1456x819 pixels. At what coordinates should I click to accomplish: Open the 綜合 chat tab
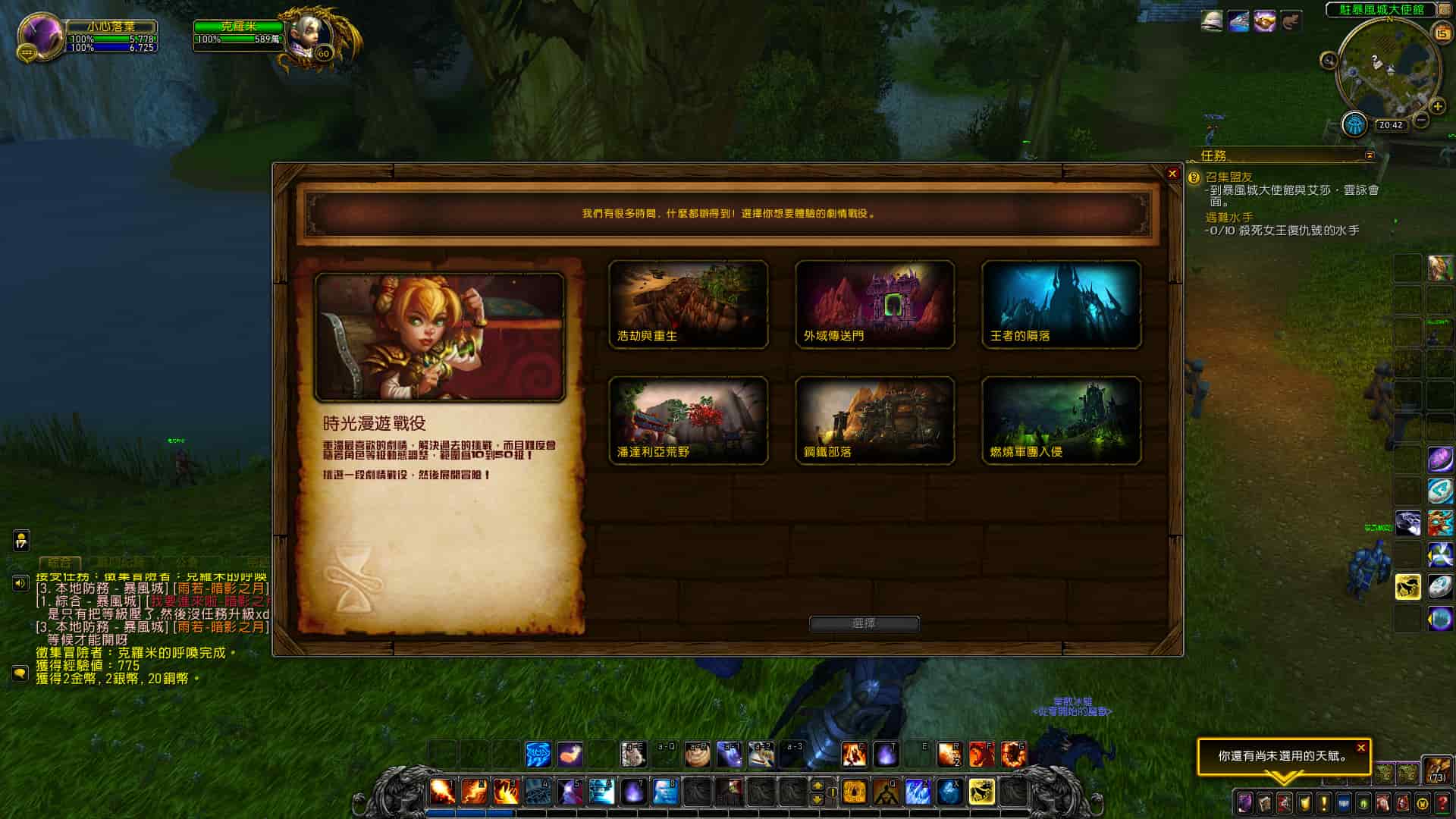click(x=59, y=563)
